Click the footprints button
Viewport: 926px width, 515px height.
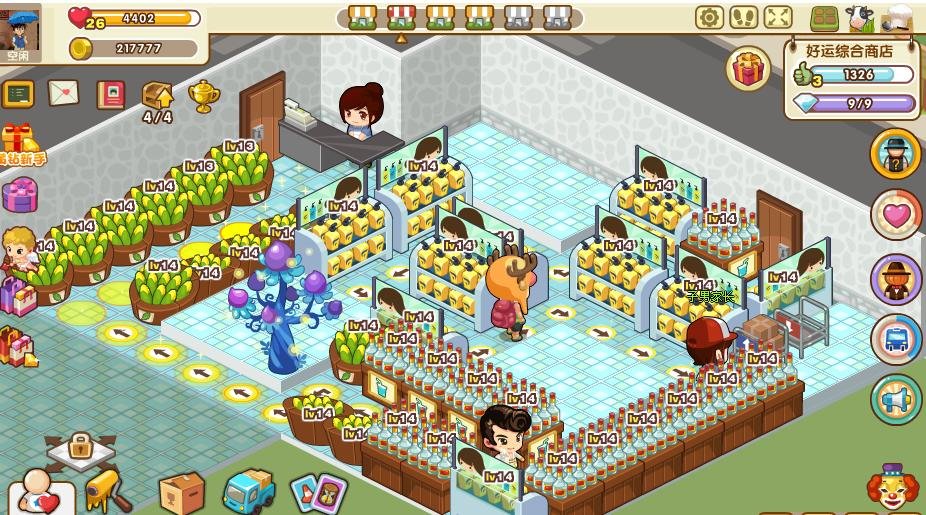(x=743, y=17)
